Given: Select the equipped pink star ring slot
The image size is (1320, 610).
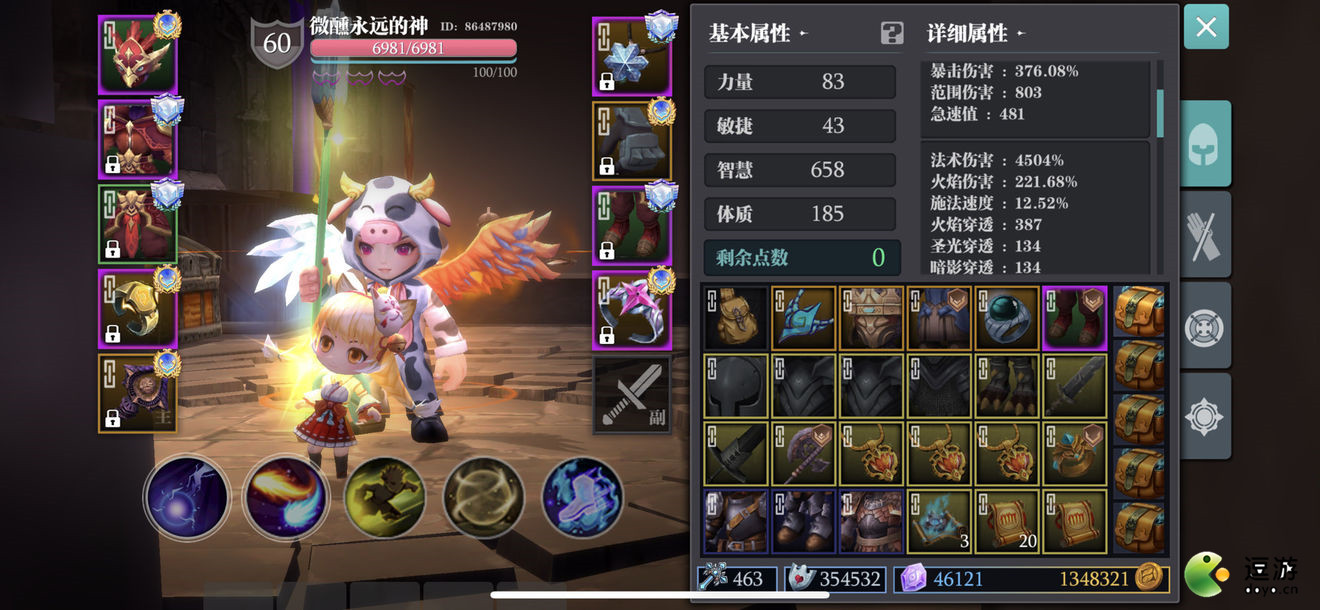Looking at the screenshot, I should point(632,309).
